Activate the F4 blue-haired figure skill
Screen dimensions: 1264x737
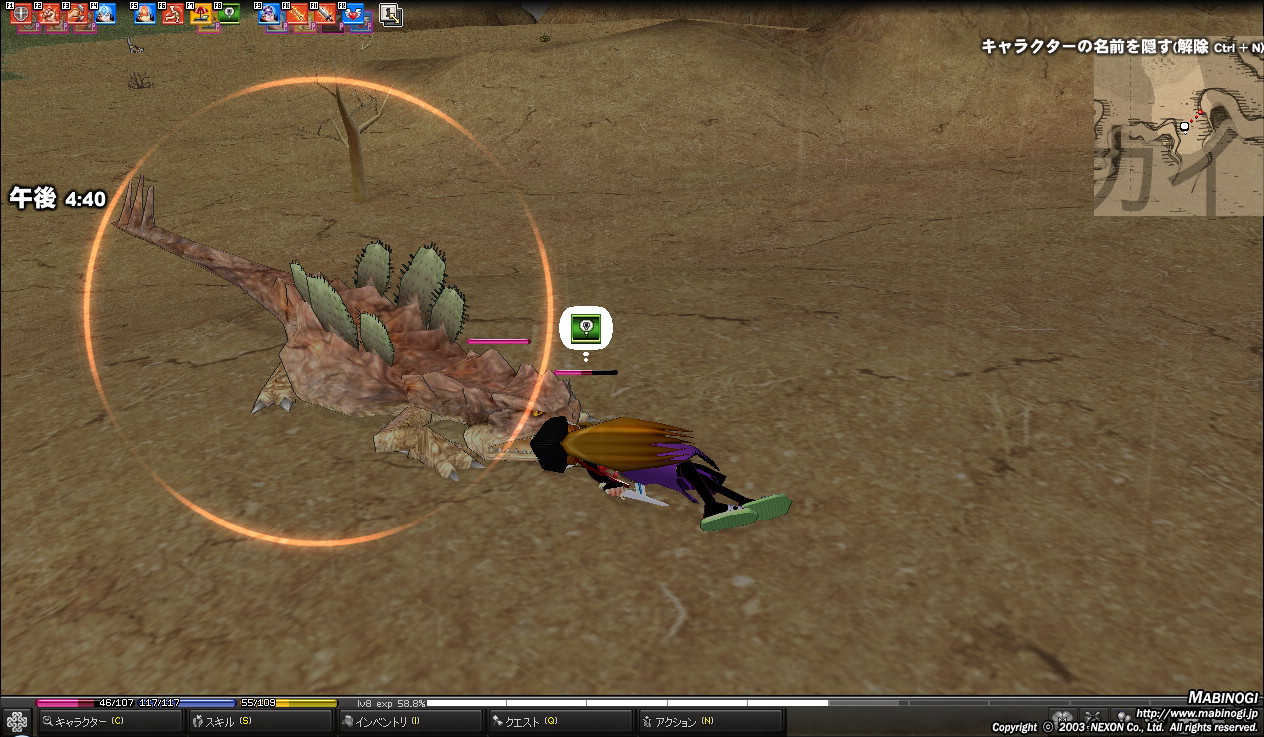(104, 15)
